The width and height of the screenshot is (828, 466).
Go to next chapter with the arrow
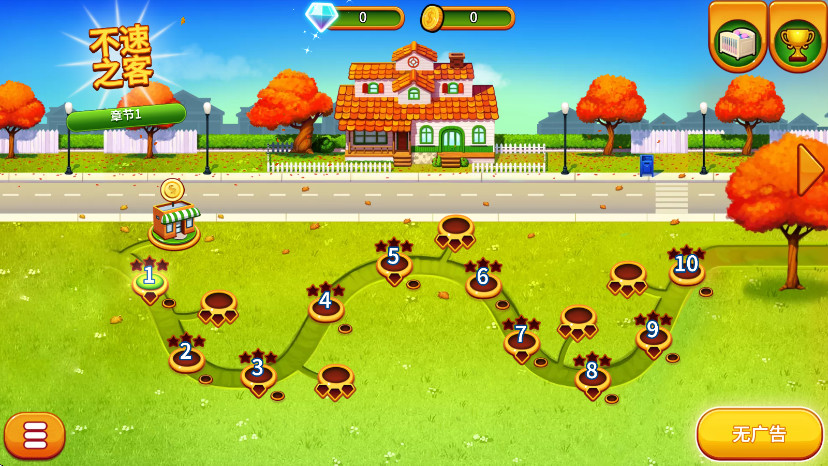[x=809, y=170]
